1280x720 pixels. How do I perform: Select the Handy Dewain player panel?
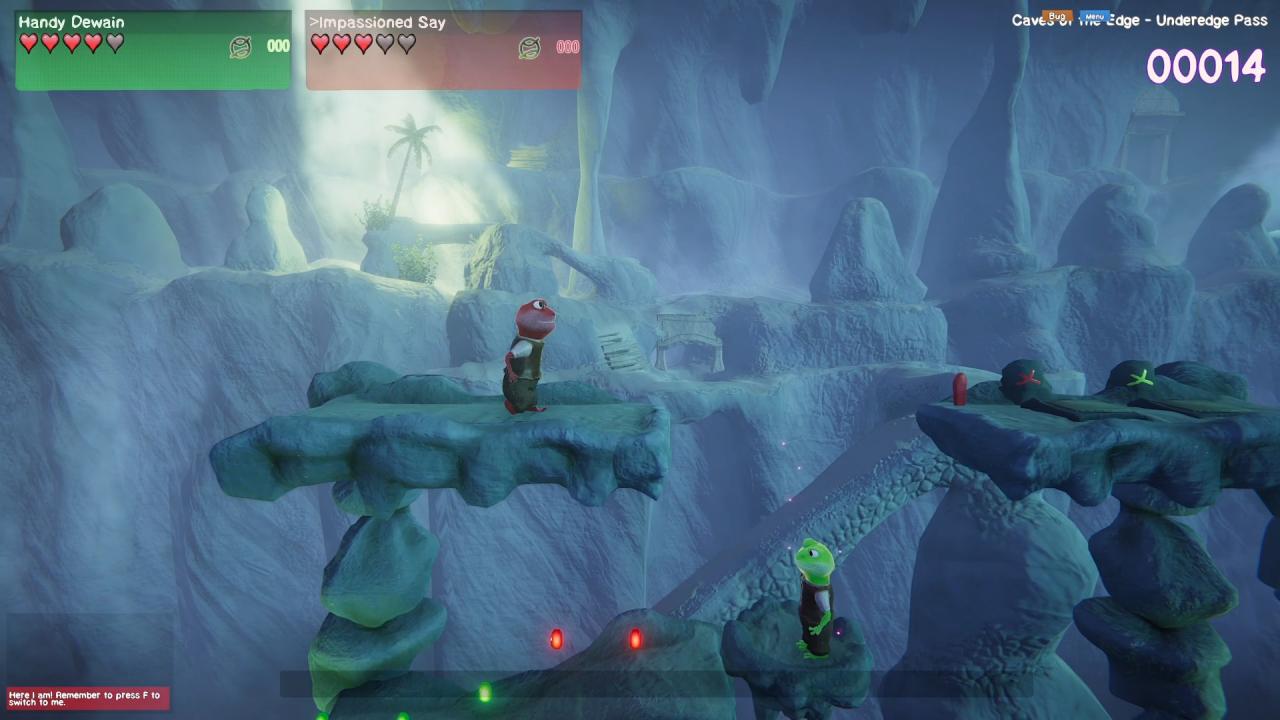pos(153,50)
